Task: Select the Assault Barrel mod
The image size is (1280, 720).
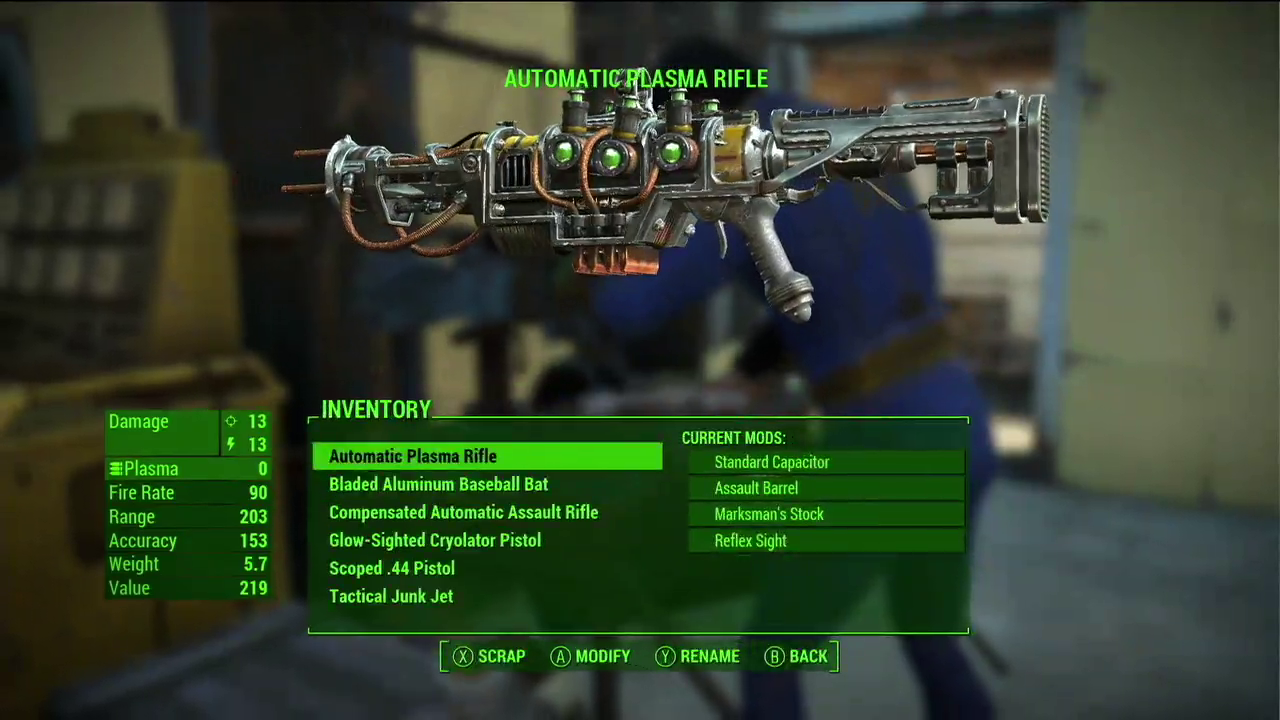Action: point(826,488)
